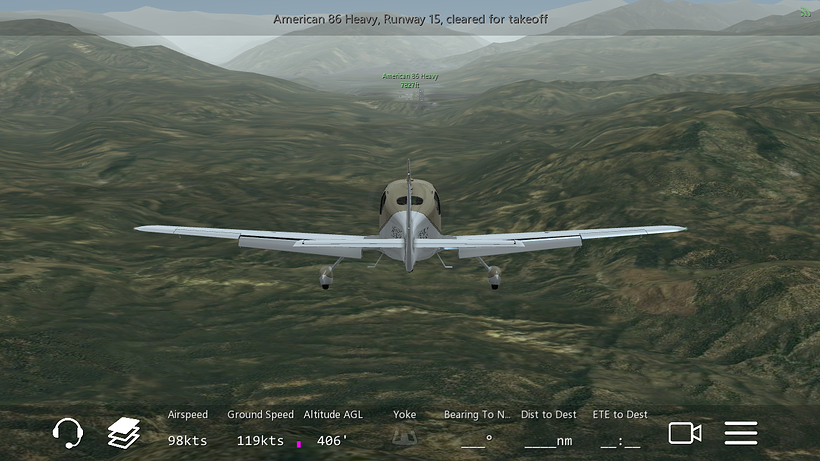Switch view with the camera icon
Screen dimensions: 820x461
coord(685,433)
